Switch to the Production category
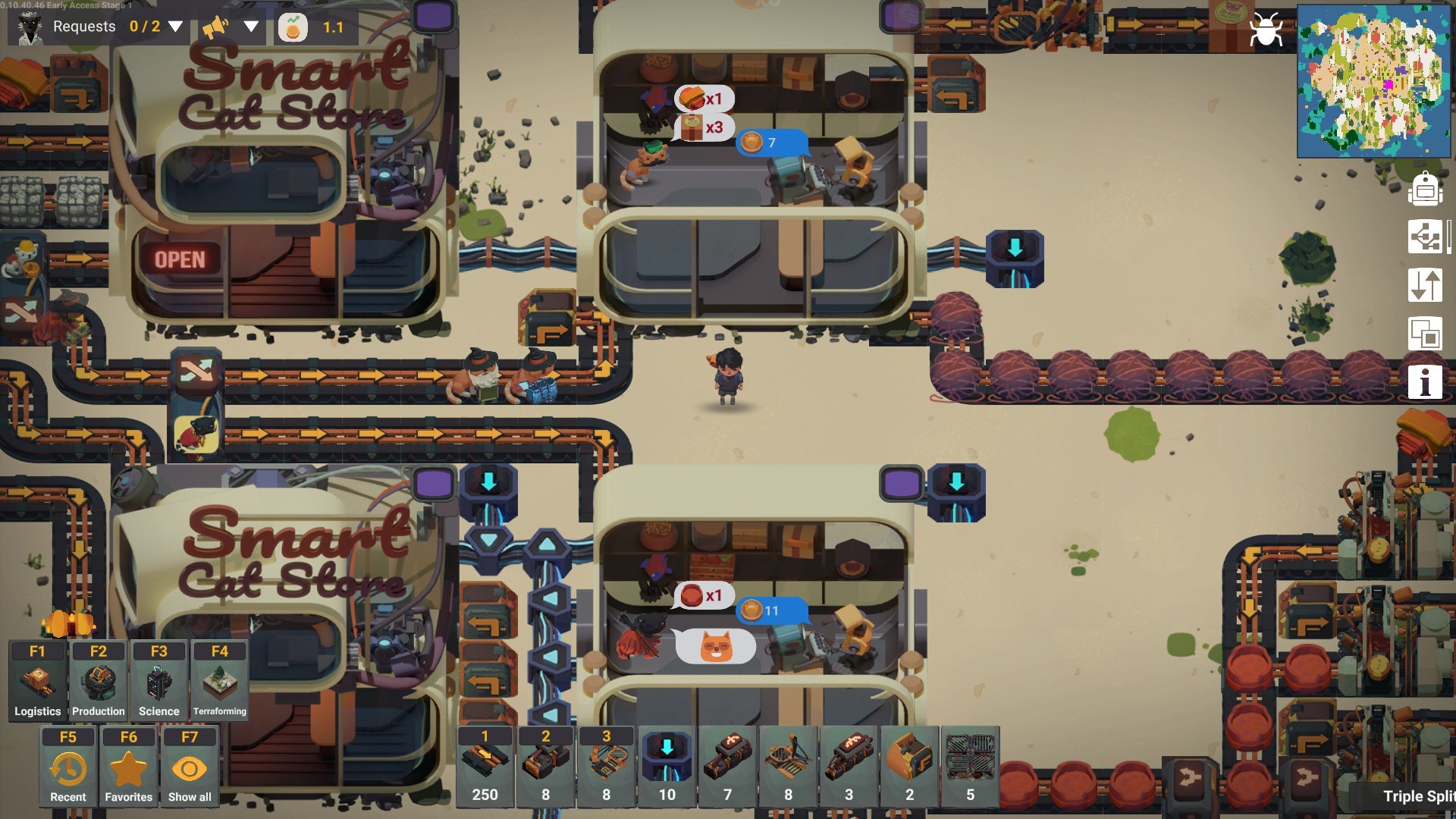Viewport: 1456px width, 819px height. (x=98, y=680)
